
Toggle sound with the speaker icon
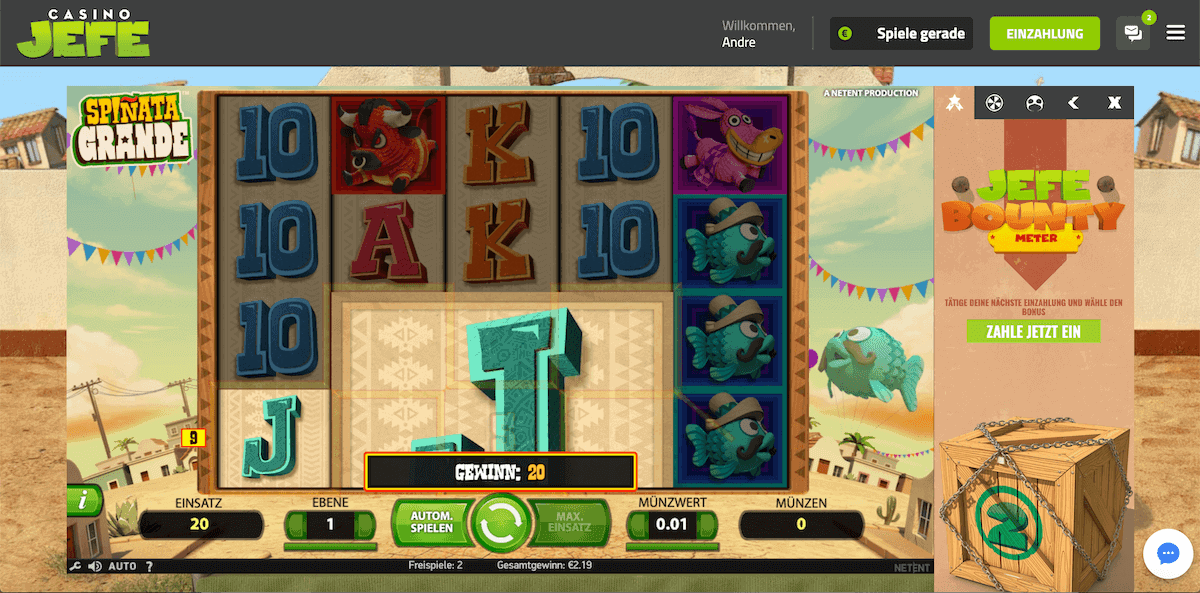(95, 566)
